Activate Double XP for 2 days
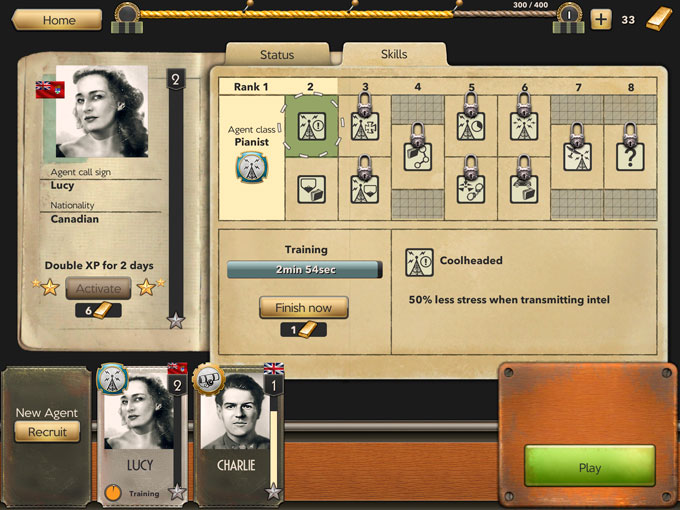680x510 pixels. (98, 289)
